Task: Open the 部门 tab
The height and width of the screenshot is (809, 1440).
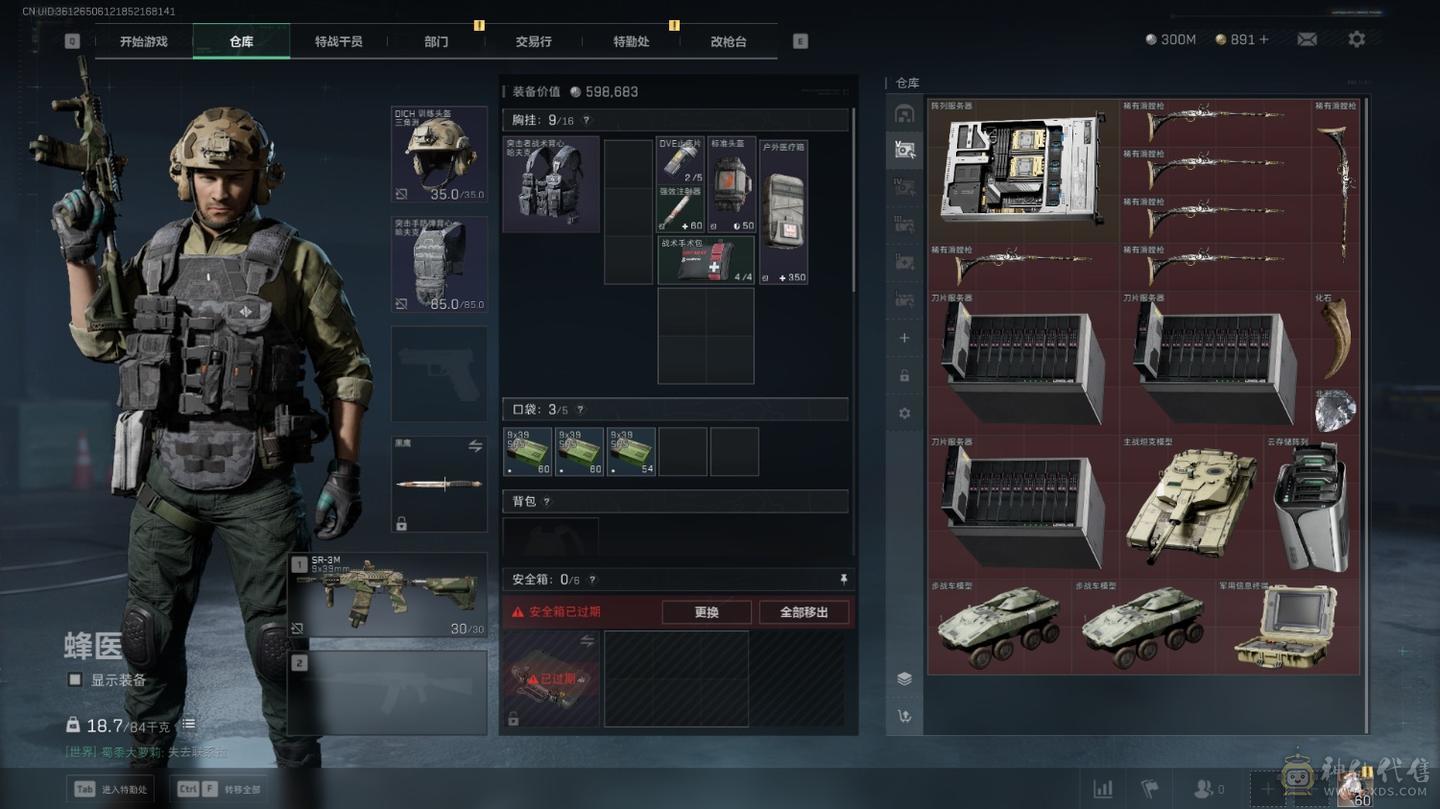Action: pyautogui.click(x=436, y=42)
